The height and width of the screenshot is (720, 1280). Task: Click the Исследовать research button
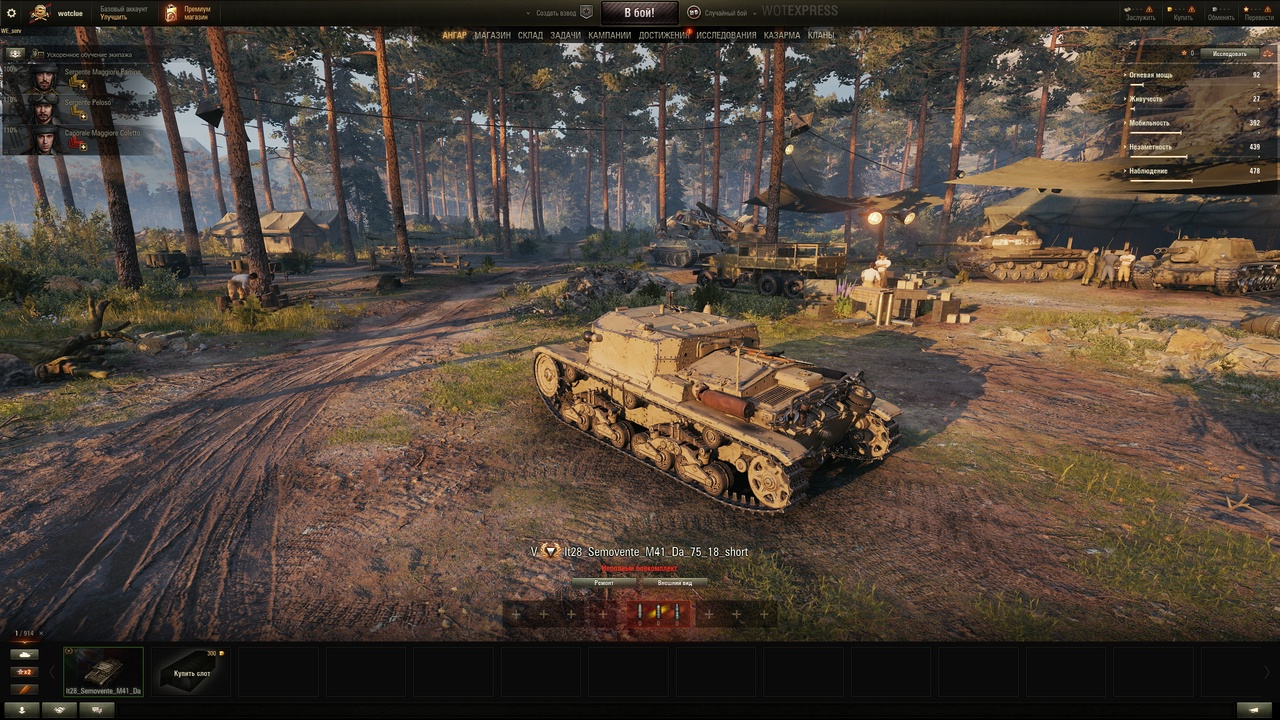(x=1229, y=53)
